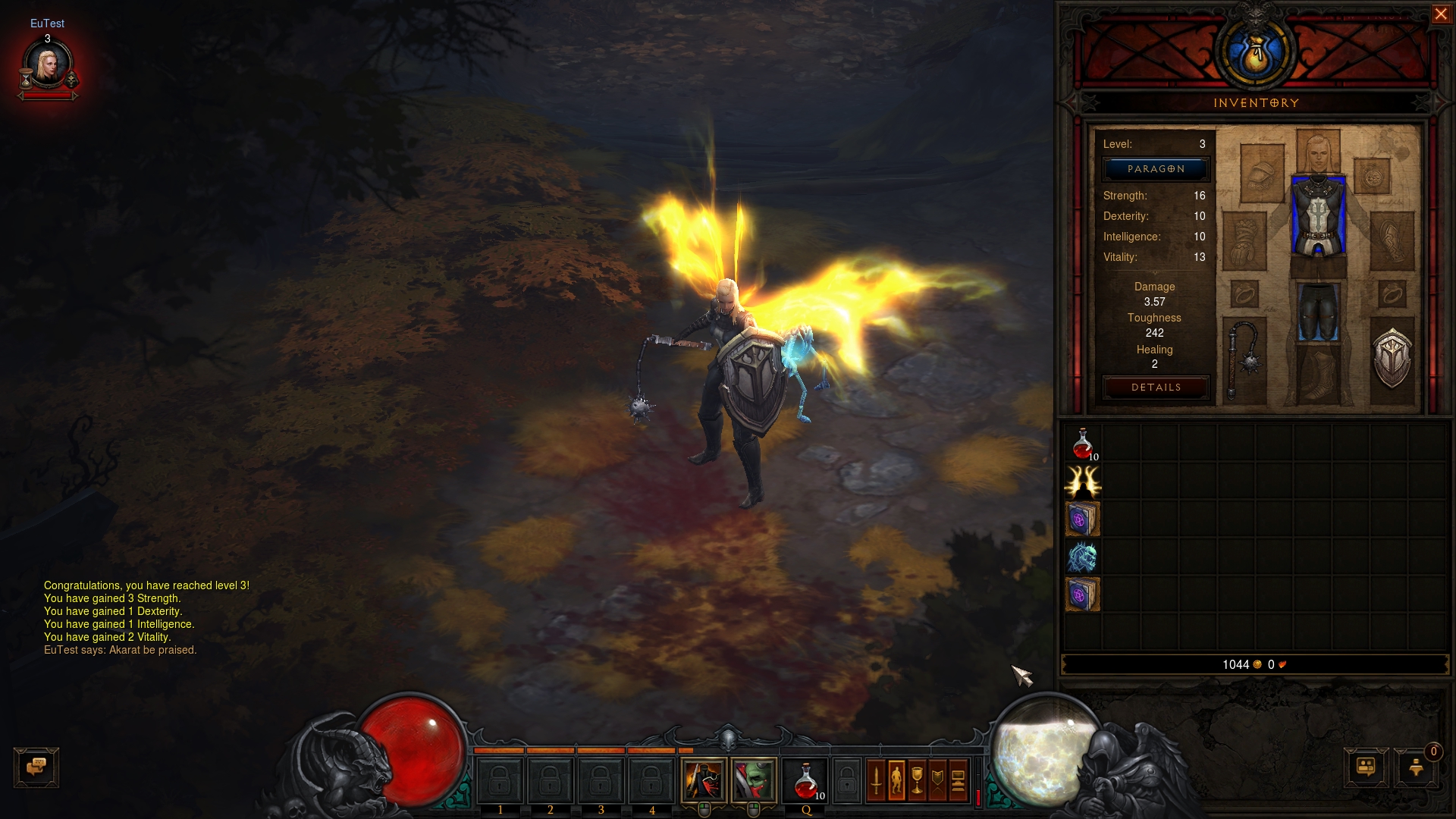Open the friends list social button
The image size is (1456, 819).
(1366, 767)
